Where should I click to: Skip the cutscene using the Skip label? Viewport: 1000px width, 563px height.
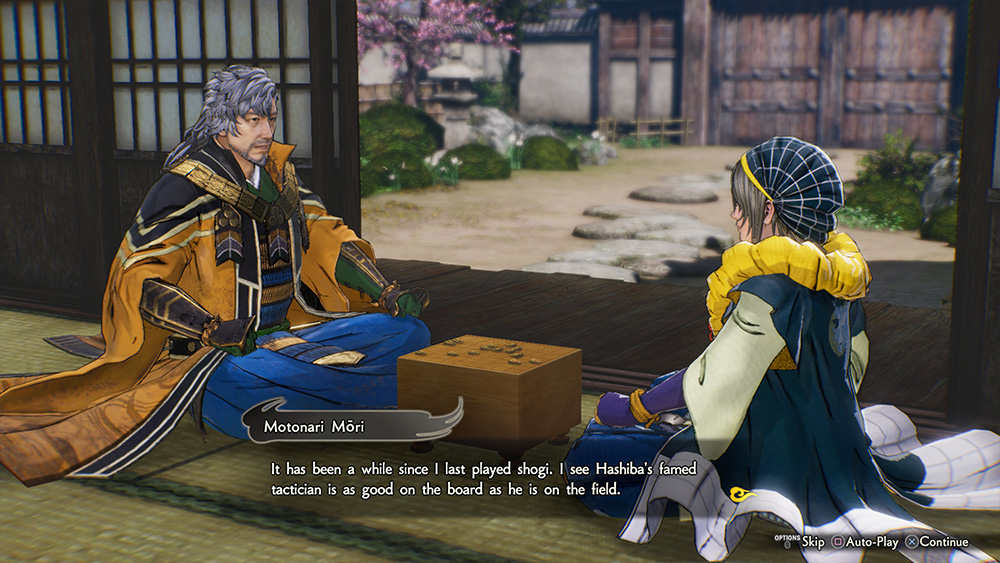pyautogui.click(x=812, y=542)
